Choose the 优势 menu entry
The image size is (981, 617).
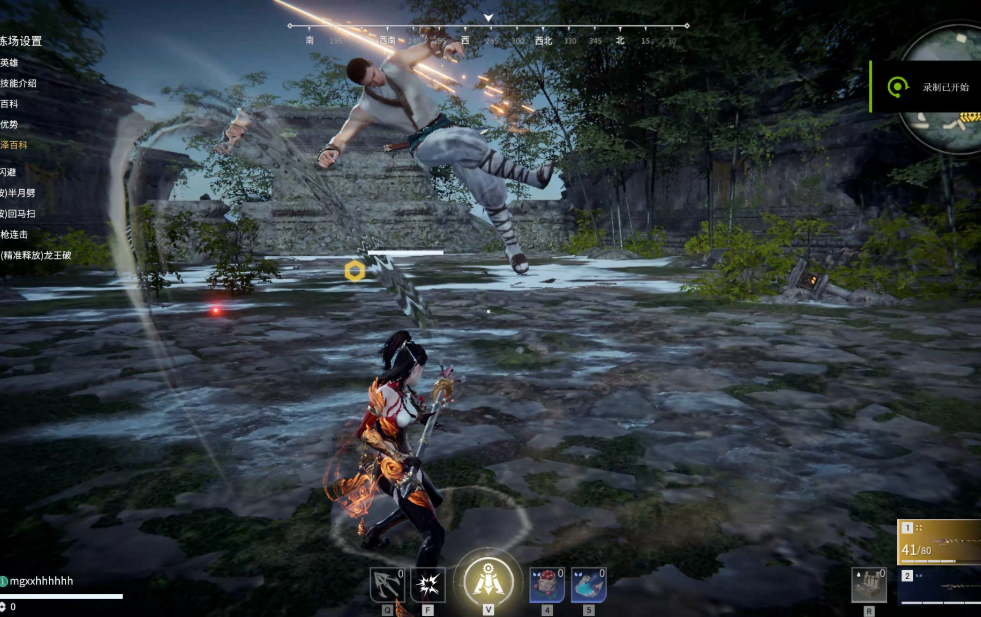coord(10,124)
